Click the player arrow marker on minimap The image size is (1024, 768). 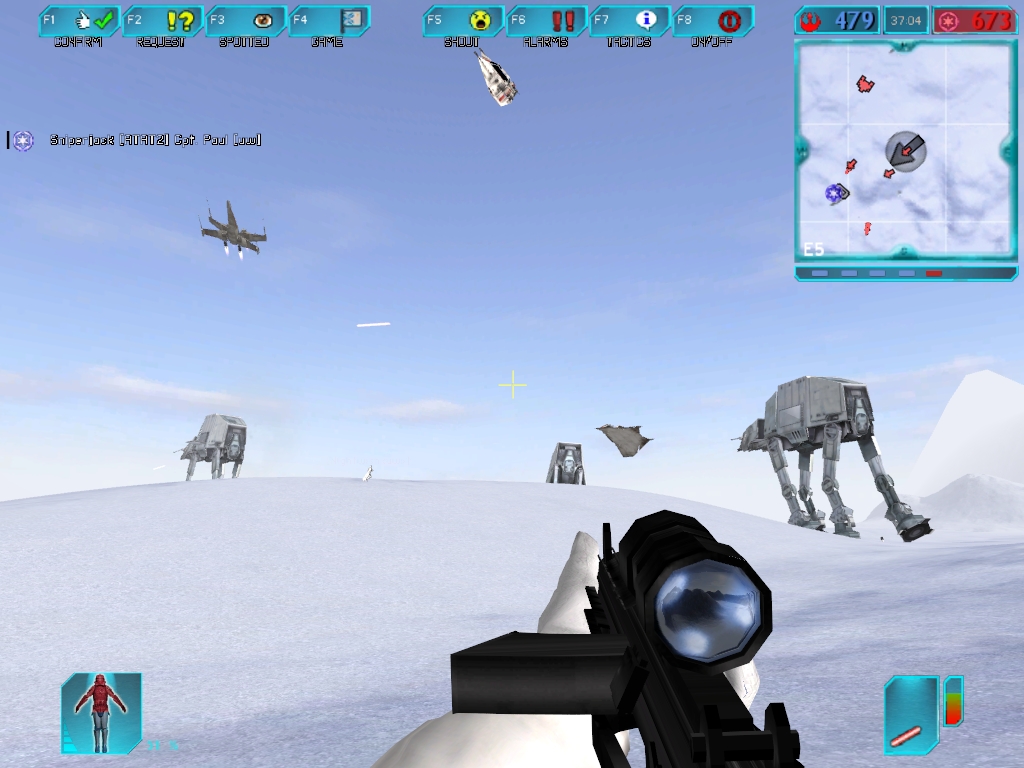coord(906,151)
